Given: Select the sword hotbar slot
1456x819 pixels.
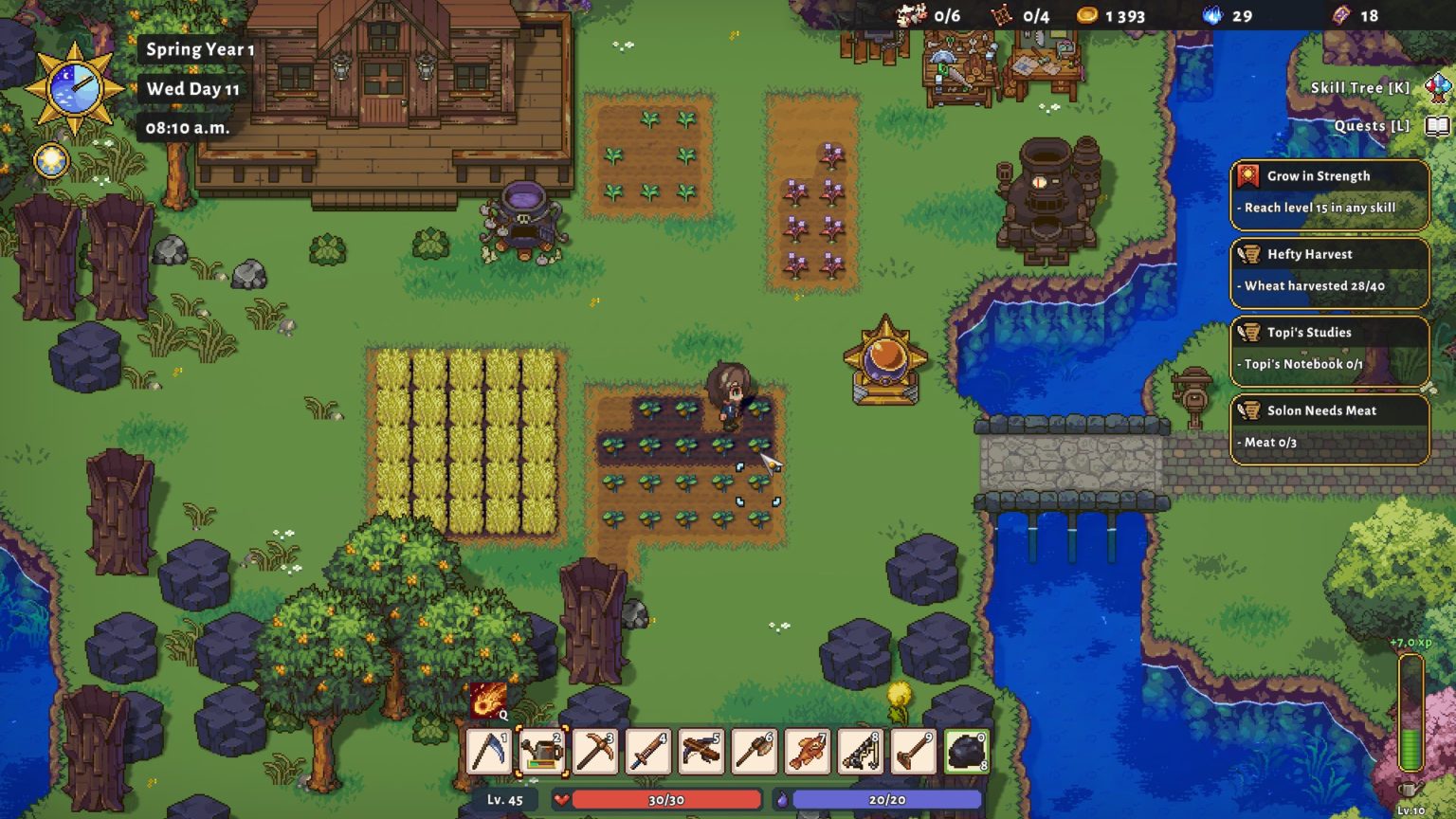Looking at the screenshot, I should (x=648, y=752).
